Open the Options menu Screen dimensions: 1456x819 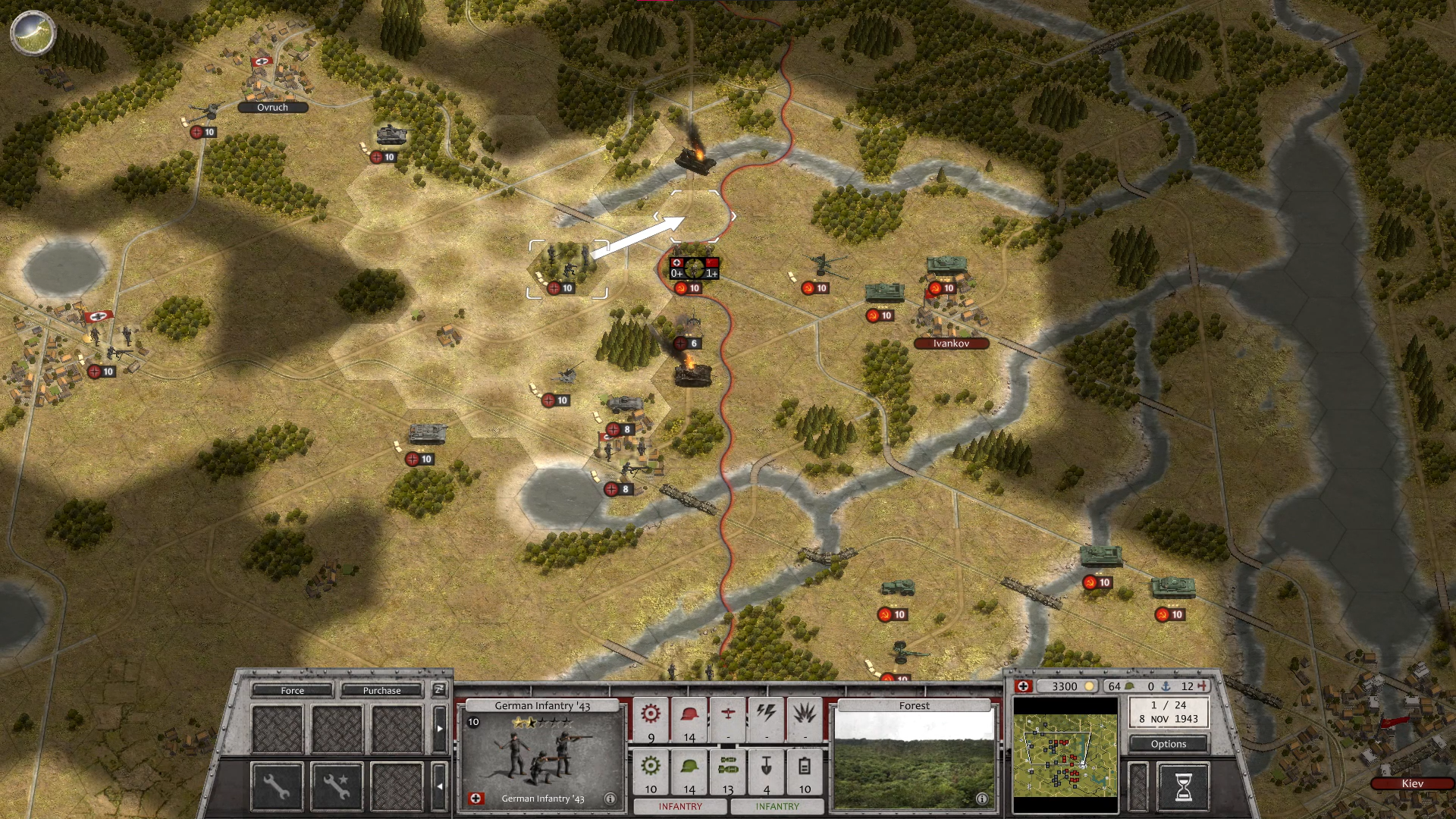click(x=1168, y=744)
